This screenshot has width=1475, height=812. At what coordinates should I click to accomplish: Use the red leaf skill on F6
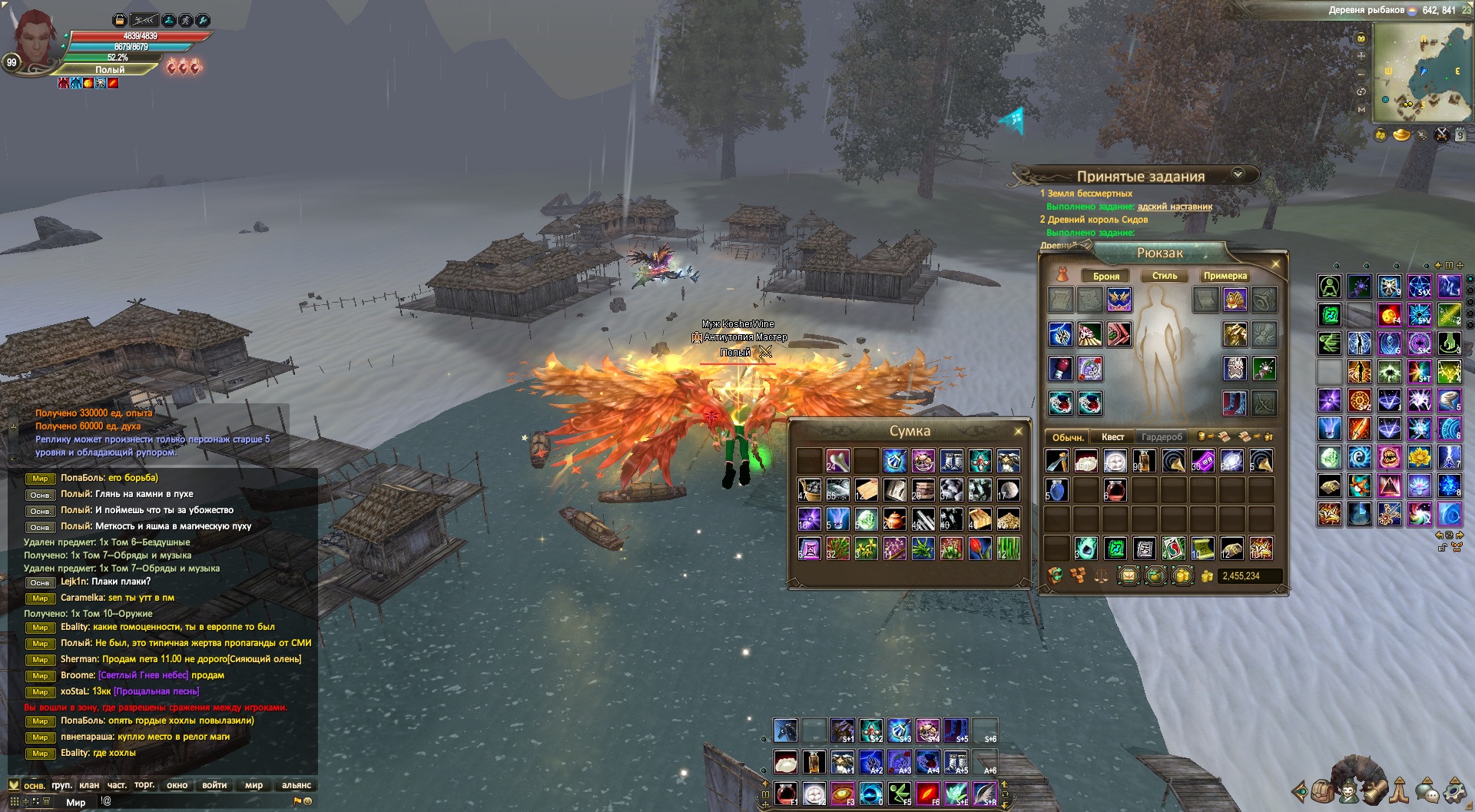click(928, 792)
